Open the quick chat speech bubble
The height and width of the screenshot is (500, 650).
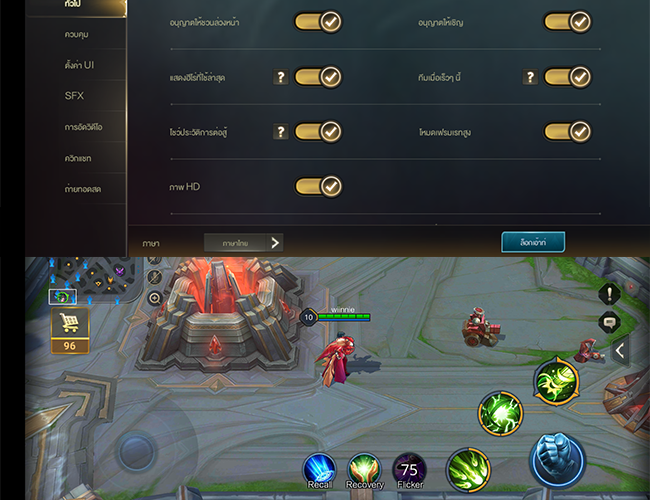pyautogui.click(x=611, y=322)
